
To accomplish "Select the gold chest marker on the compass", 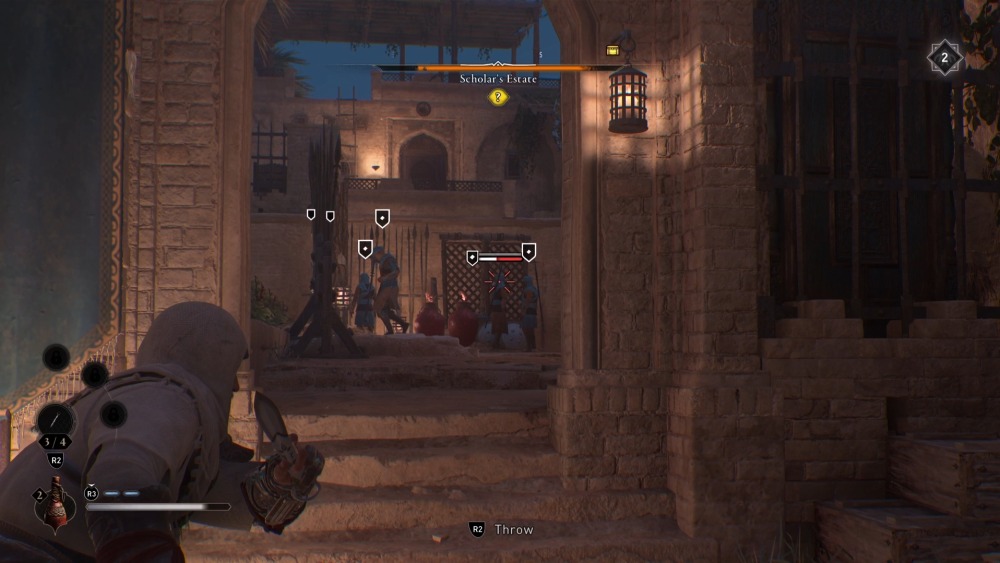I will [x=613, y=50].
